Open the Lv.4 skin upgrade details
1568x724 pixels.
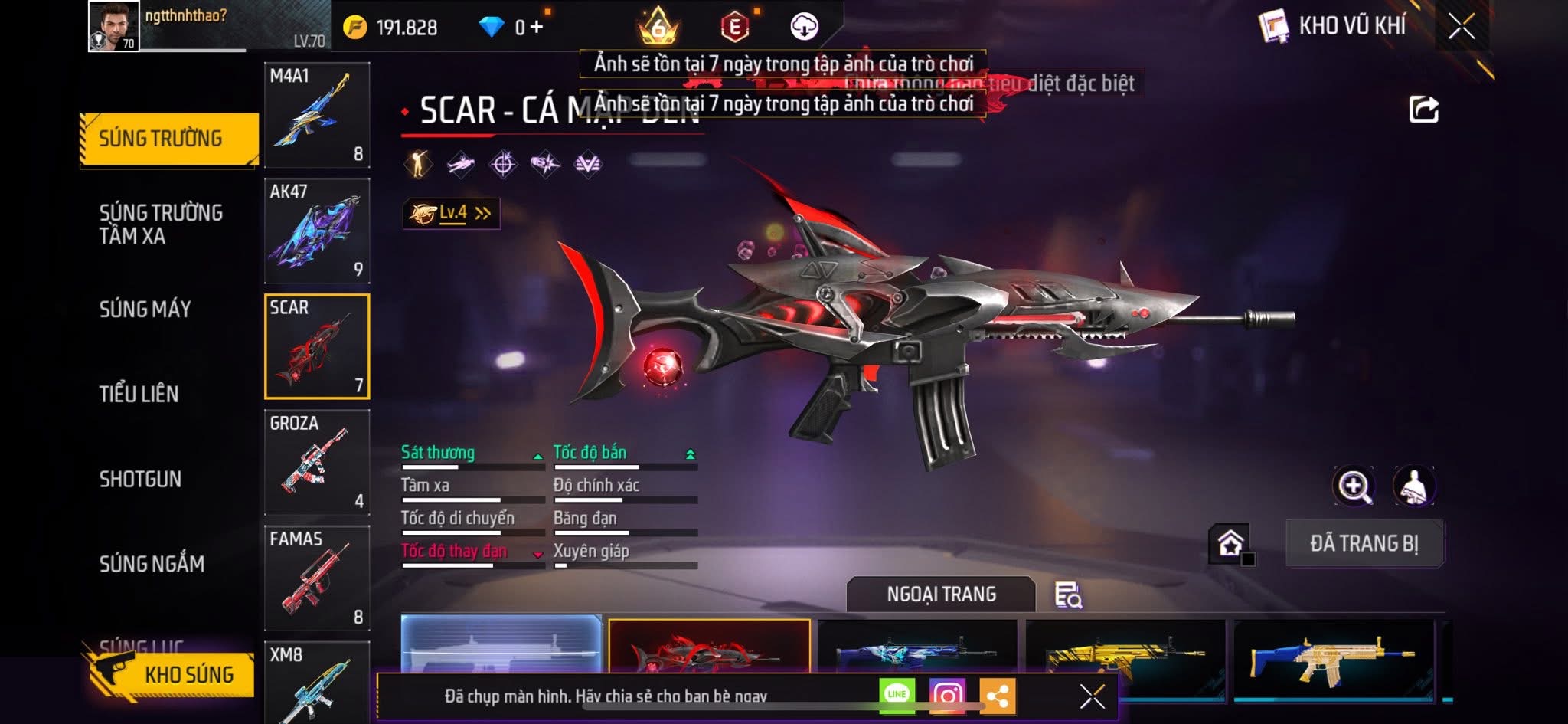pyautogui.click(x=452, y=213)
